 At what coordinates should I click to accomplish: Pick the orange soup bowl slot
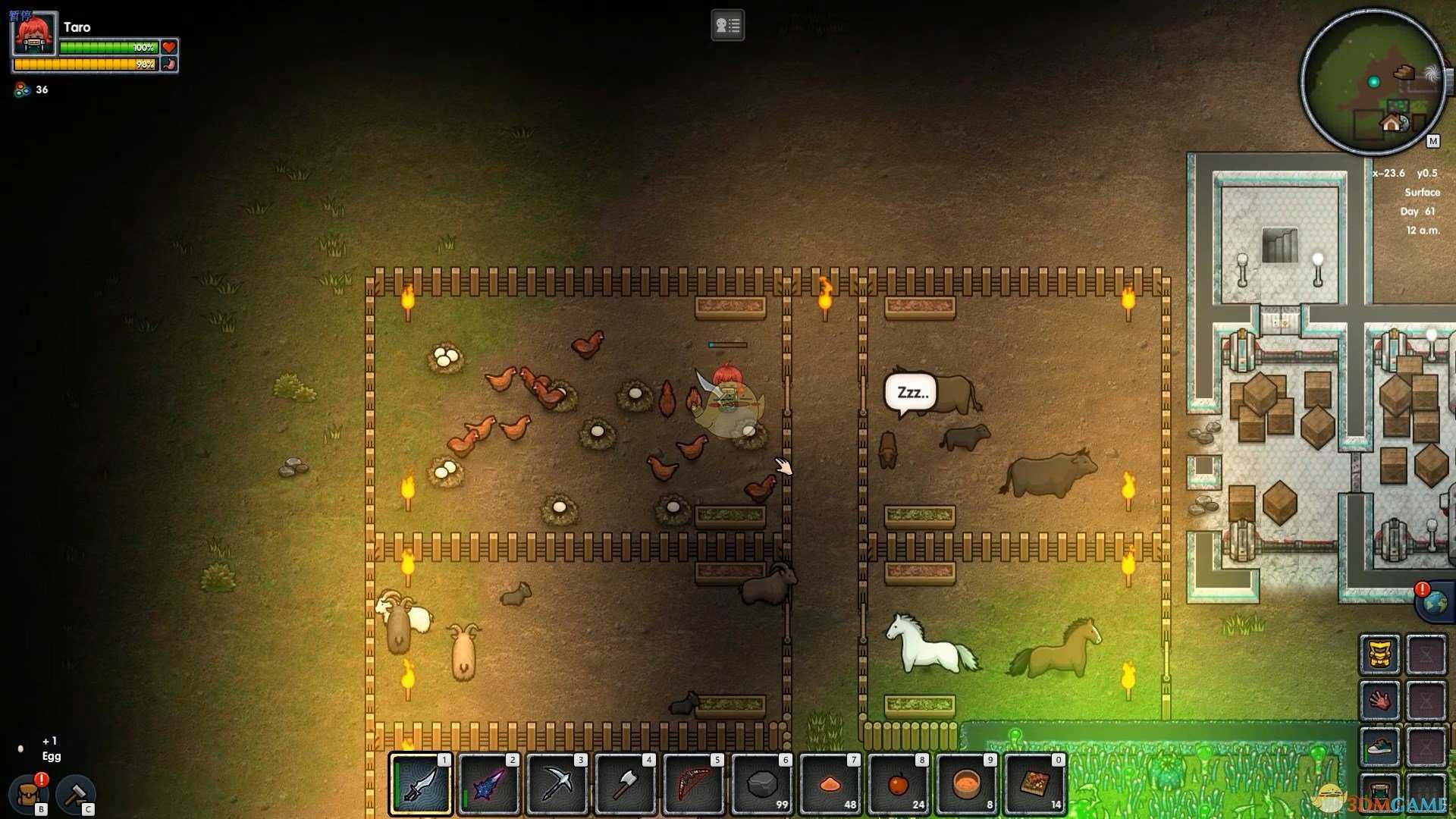tap(967, 784)
